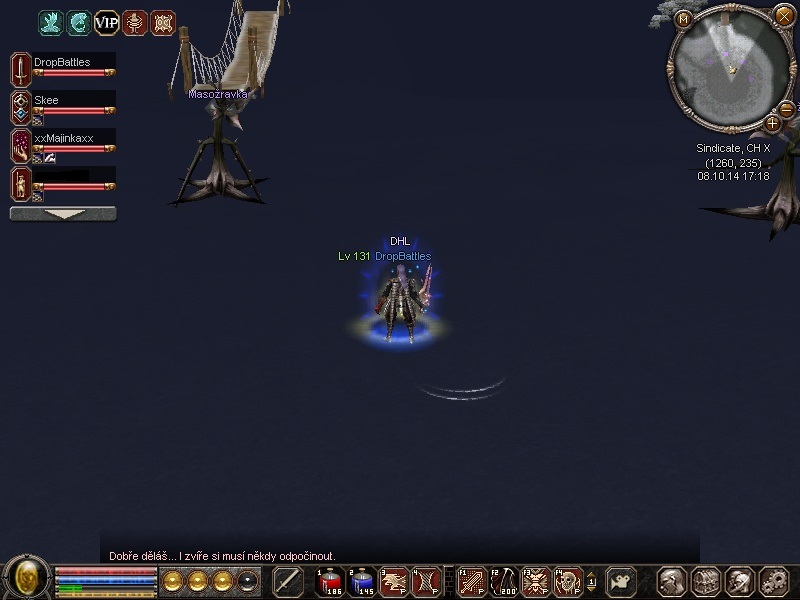This screenshot has width=800, height=600.
Task: Use the red health potion slot
Action: (330, 581)
